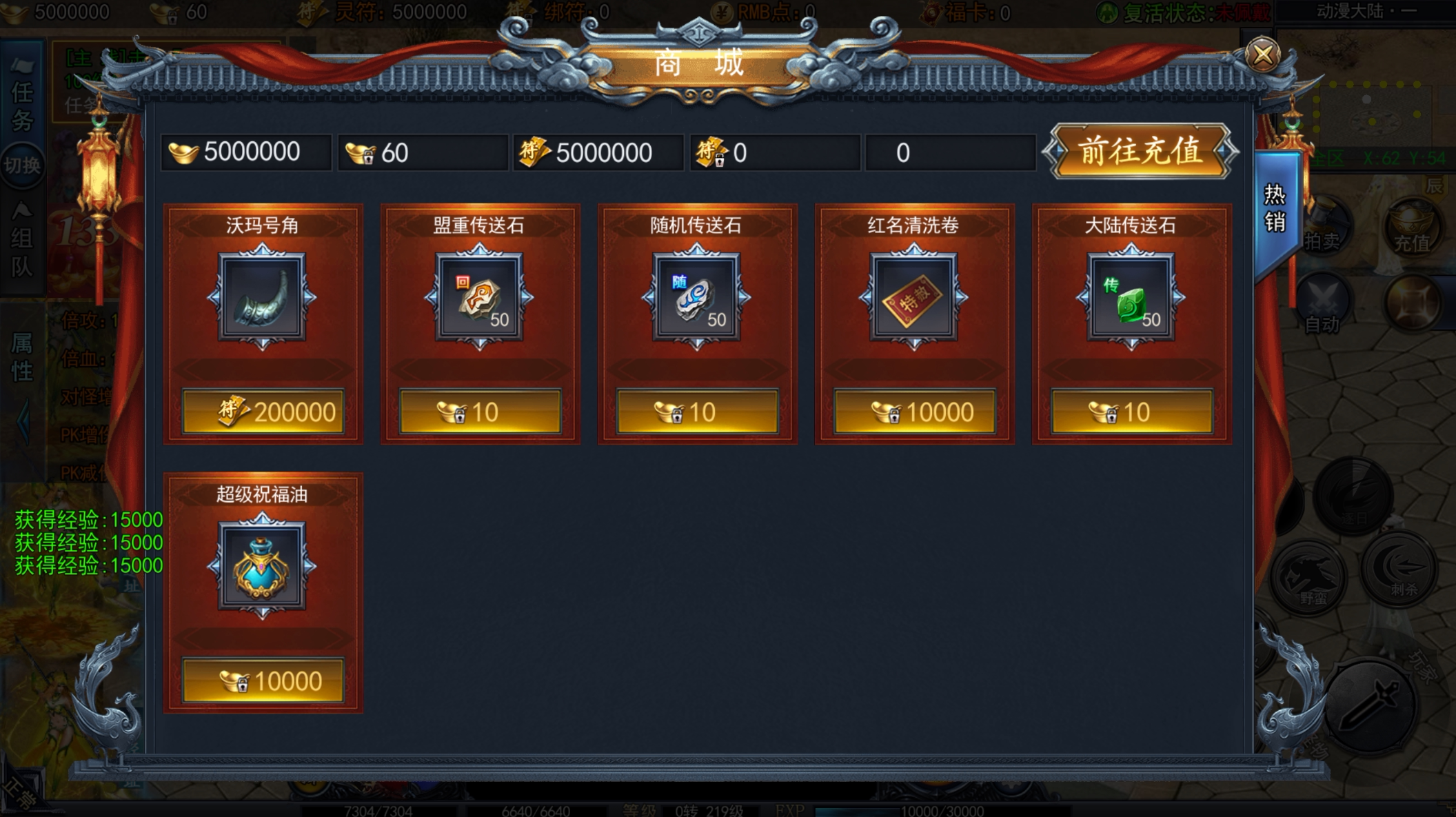Select the green 大陆传送石 icon
The height and width of the screenshot is (817, 1456).
tap(1131, 297)
